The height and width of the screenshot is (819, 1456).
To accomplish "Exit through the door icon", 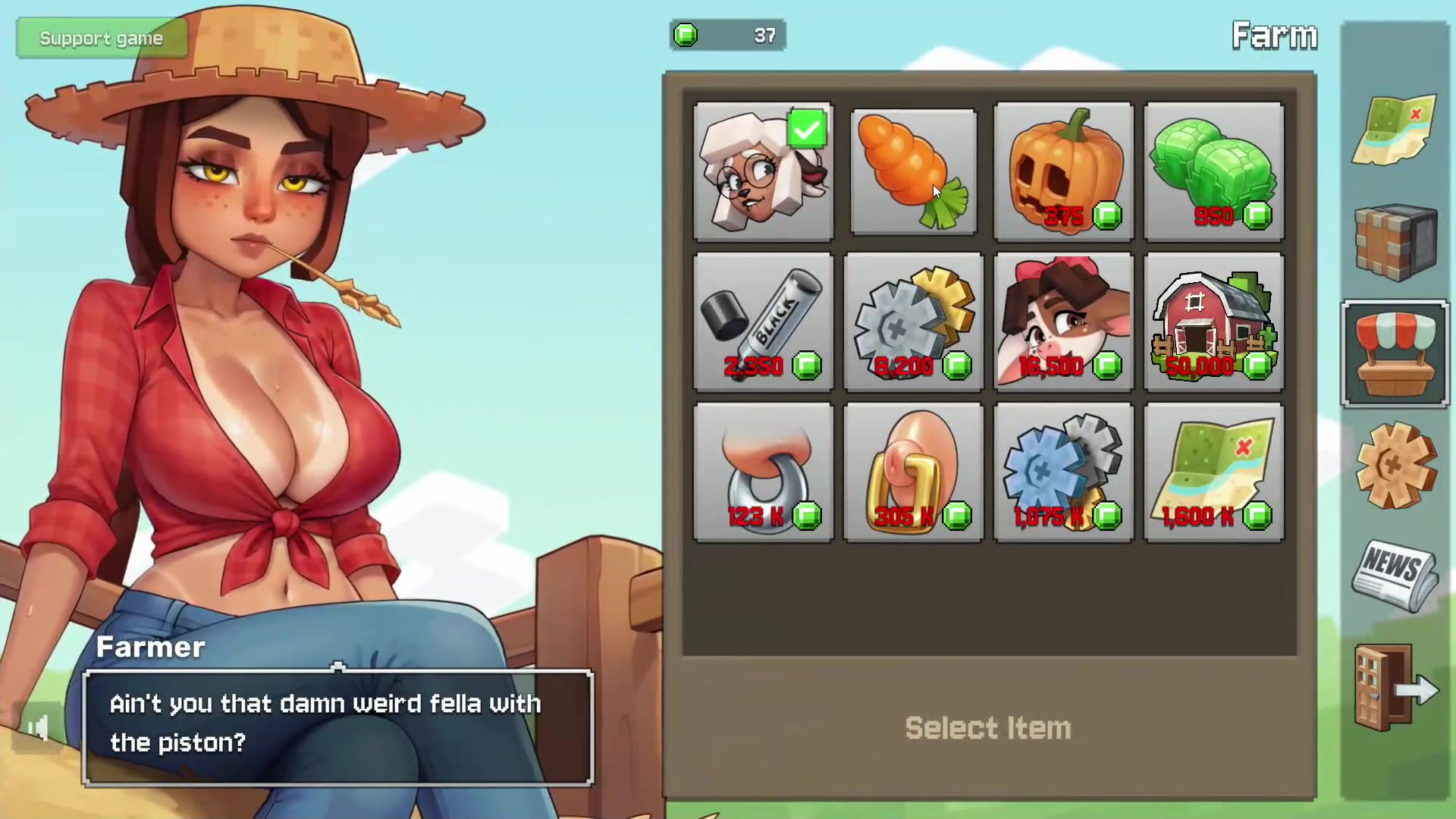I will click(1395, 688).
